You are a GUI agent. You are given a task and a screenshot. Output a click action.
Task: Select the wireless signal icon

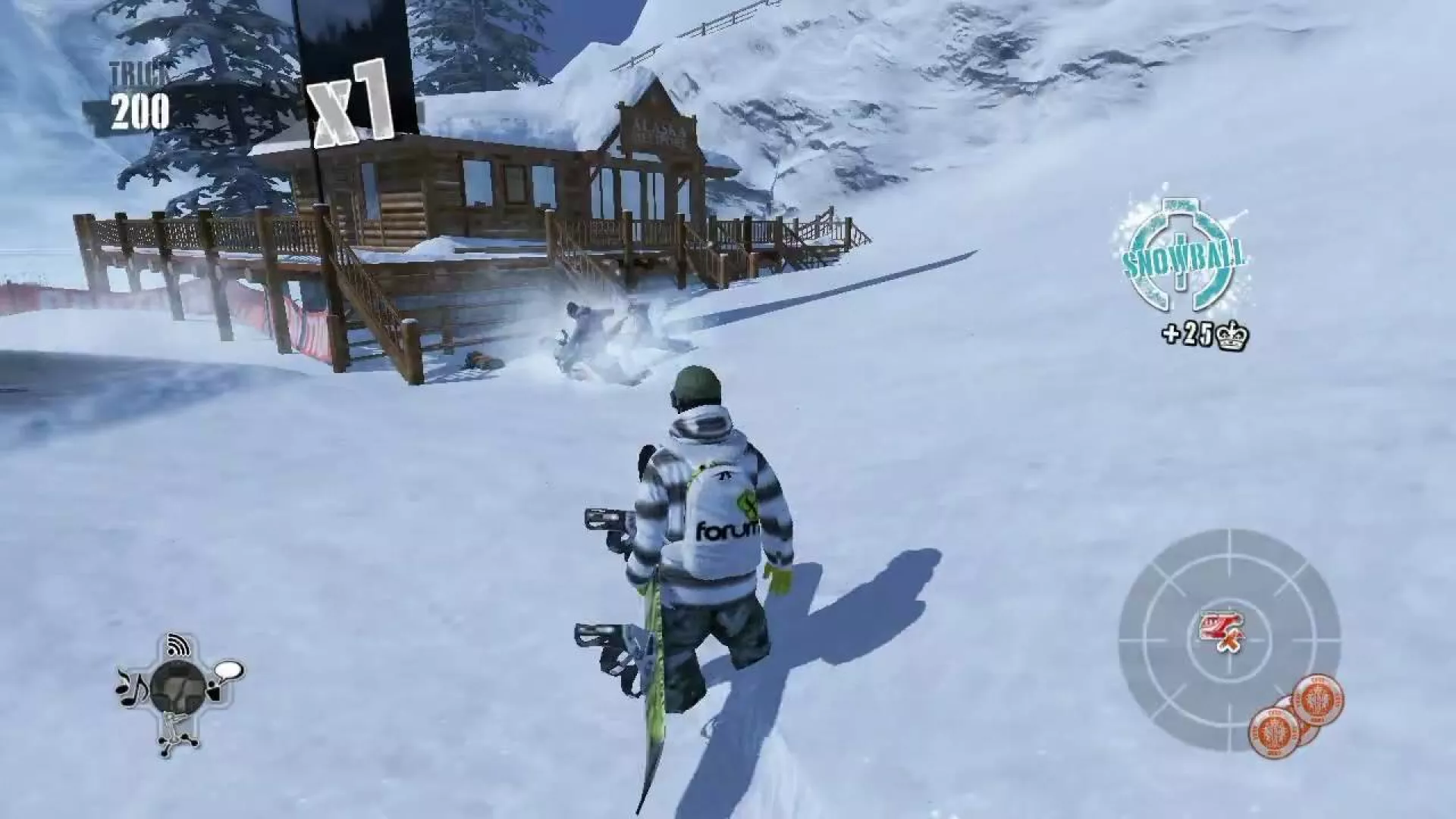(179, 645)
